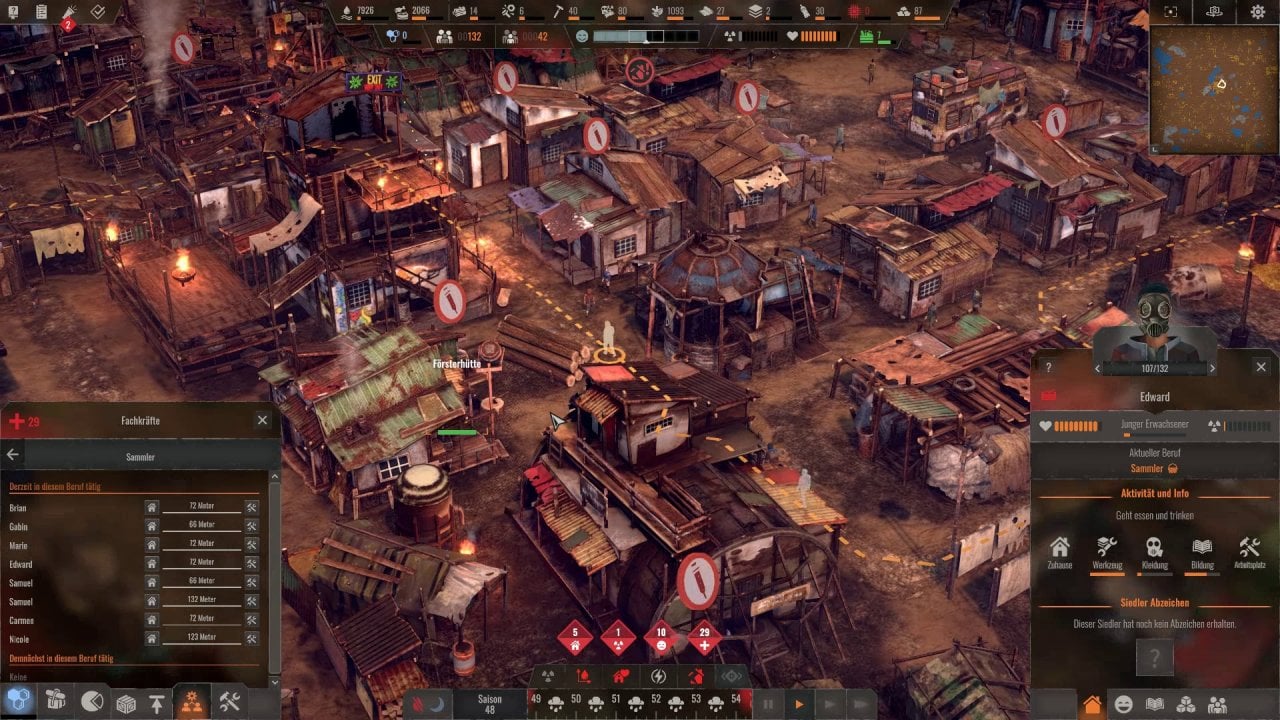Toggle the electricity overlay

click(658, 677)
